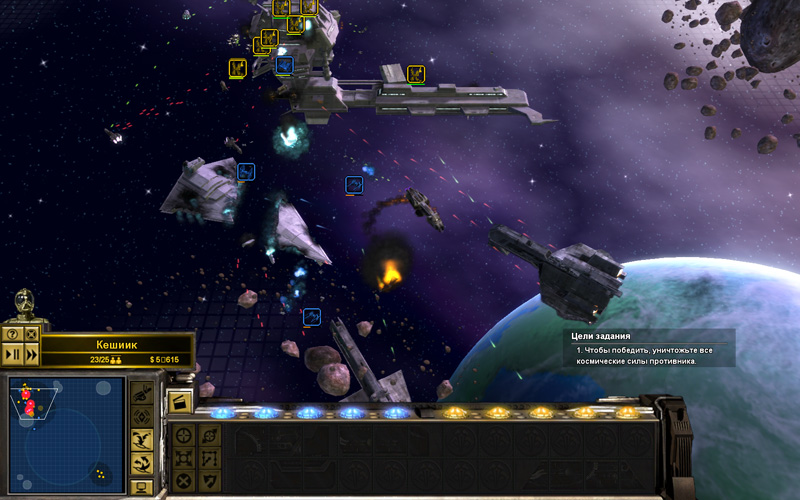Viewport: 800px width, 500px height.
Task: Select the attack-move crosshair command
Action: point(183,435)
